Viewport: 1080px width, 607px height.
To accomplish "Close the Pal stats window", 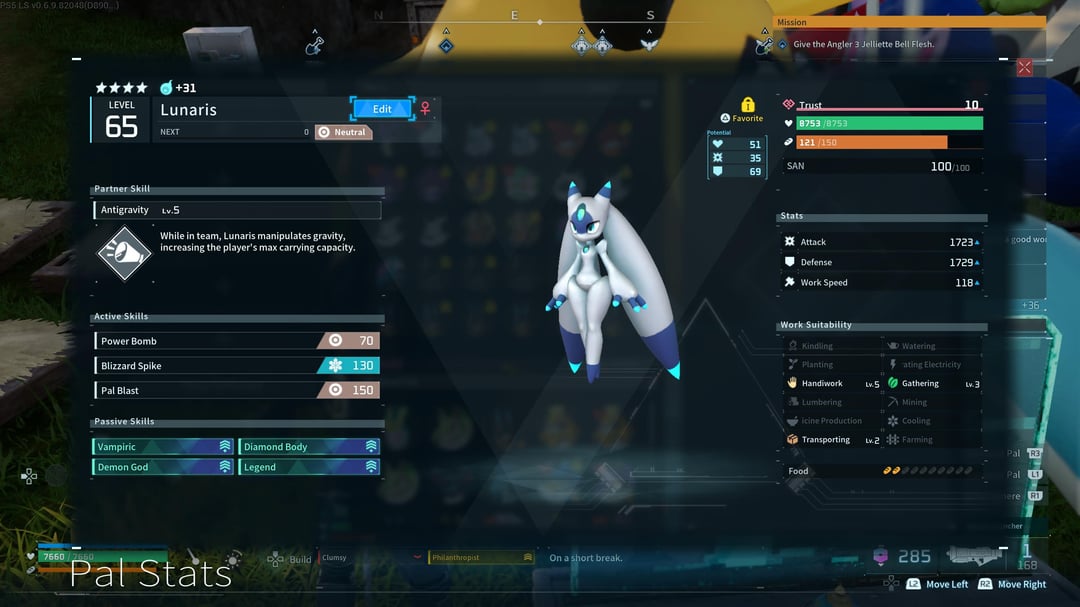I will 1024,68.
